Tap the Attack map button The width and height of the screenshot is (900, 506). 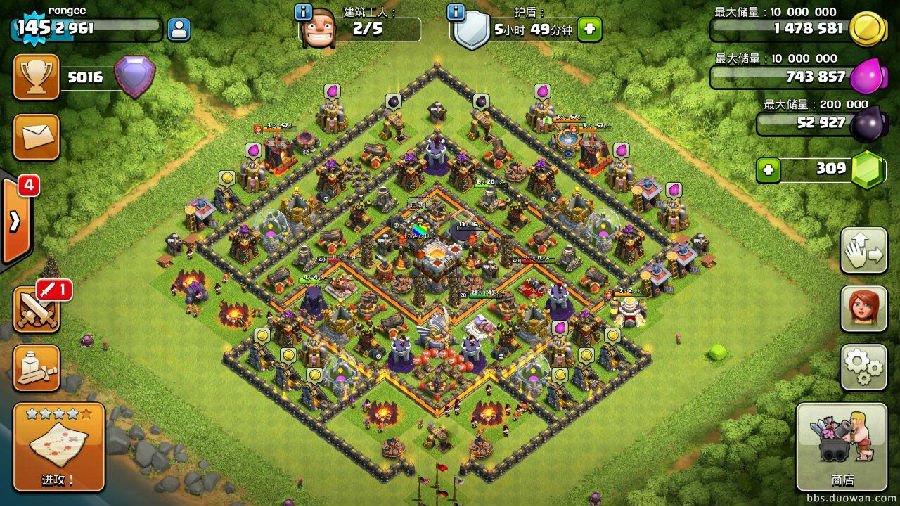(58, 447)
